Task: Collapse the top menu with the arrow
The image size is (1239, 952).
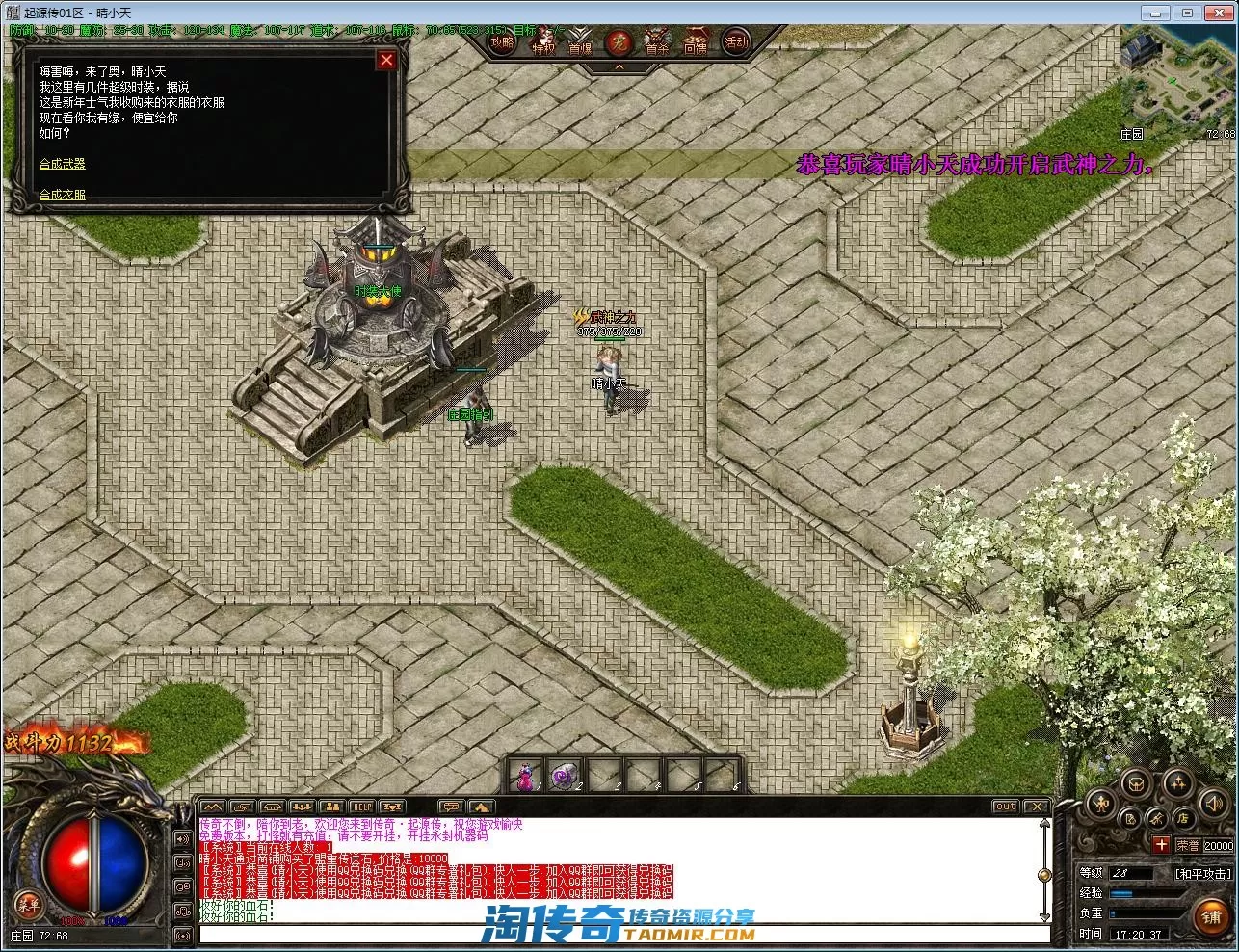Action: point(619,67)
